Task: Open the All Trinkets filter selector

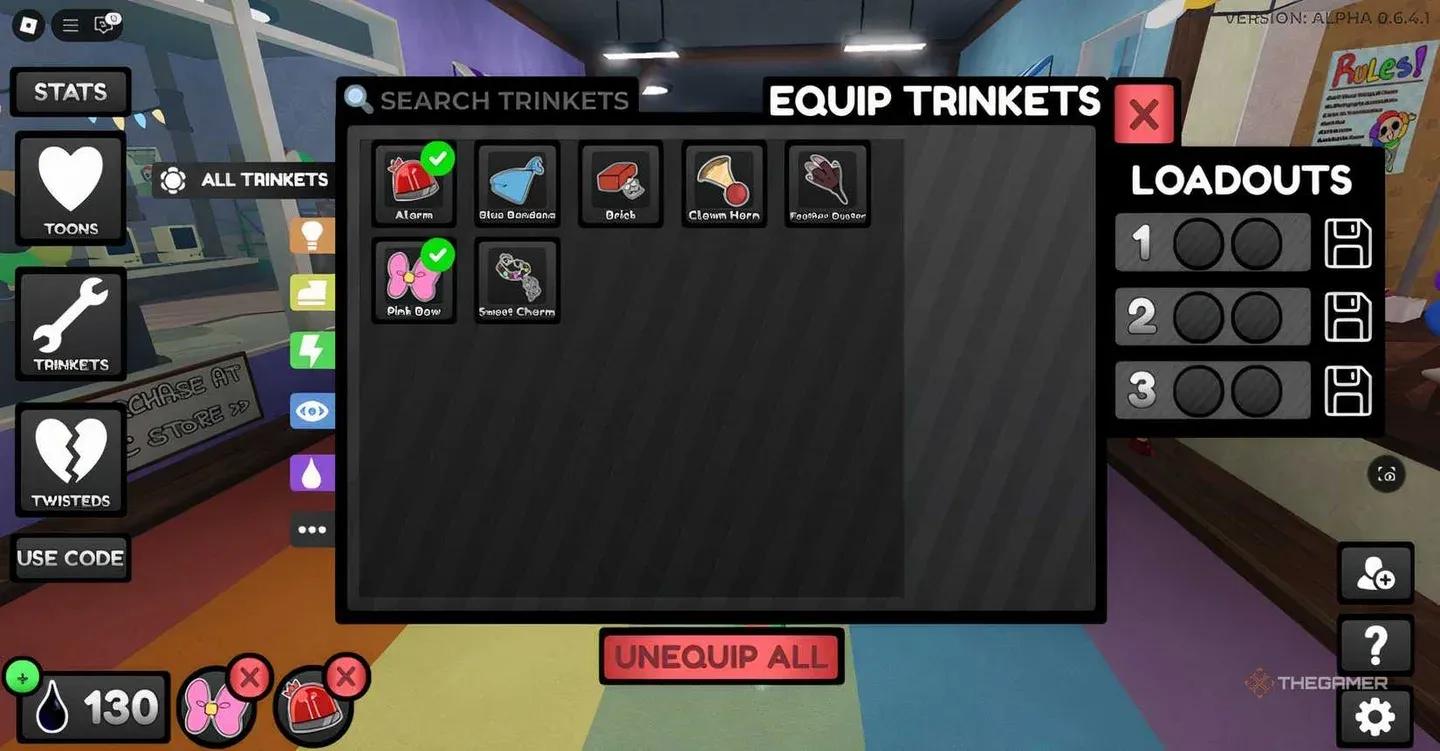Action: [x=244, y=180]
